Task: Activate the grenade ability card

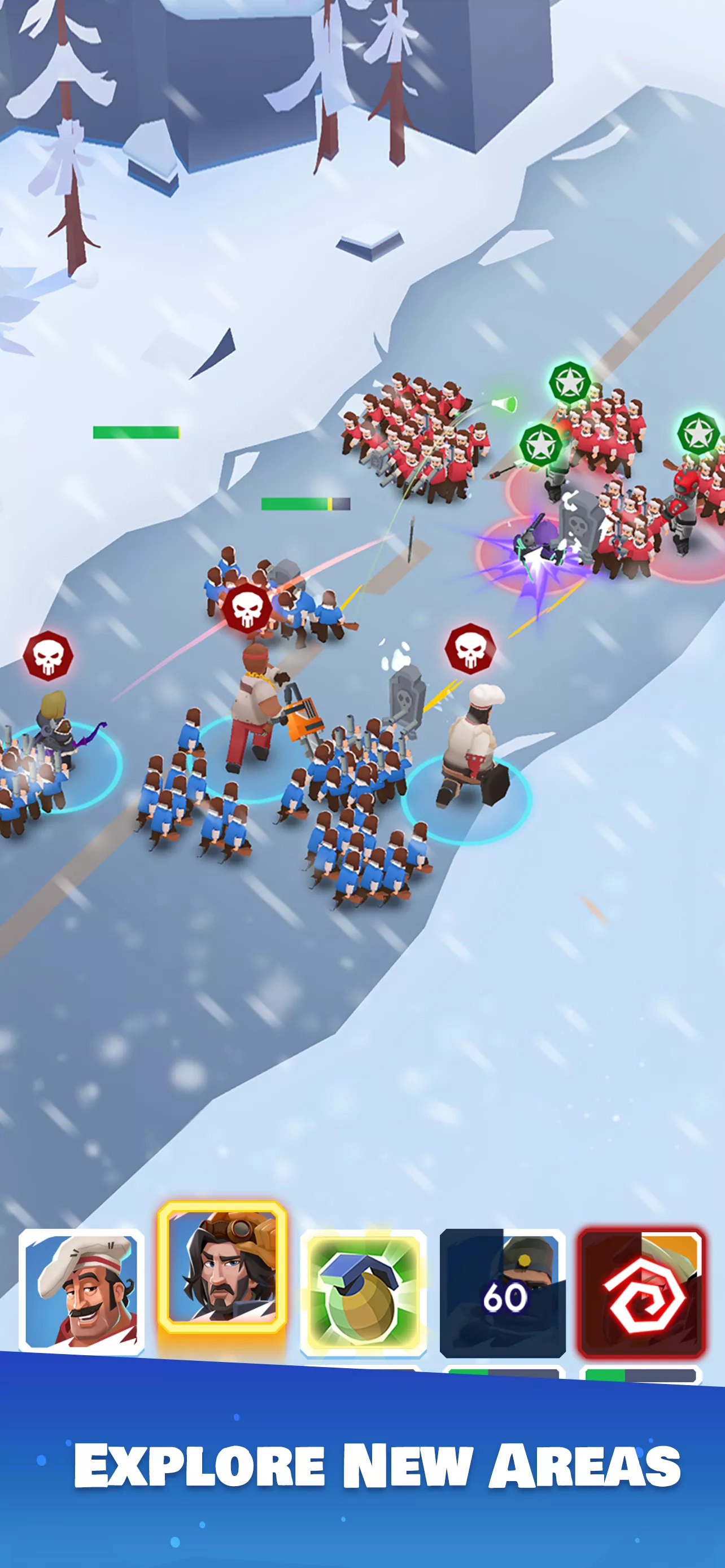Action: [363, 1292]
